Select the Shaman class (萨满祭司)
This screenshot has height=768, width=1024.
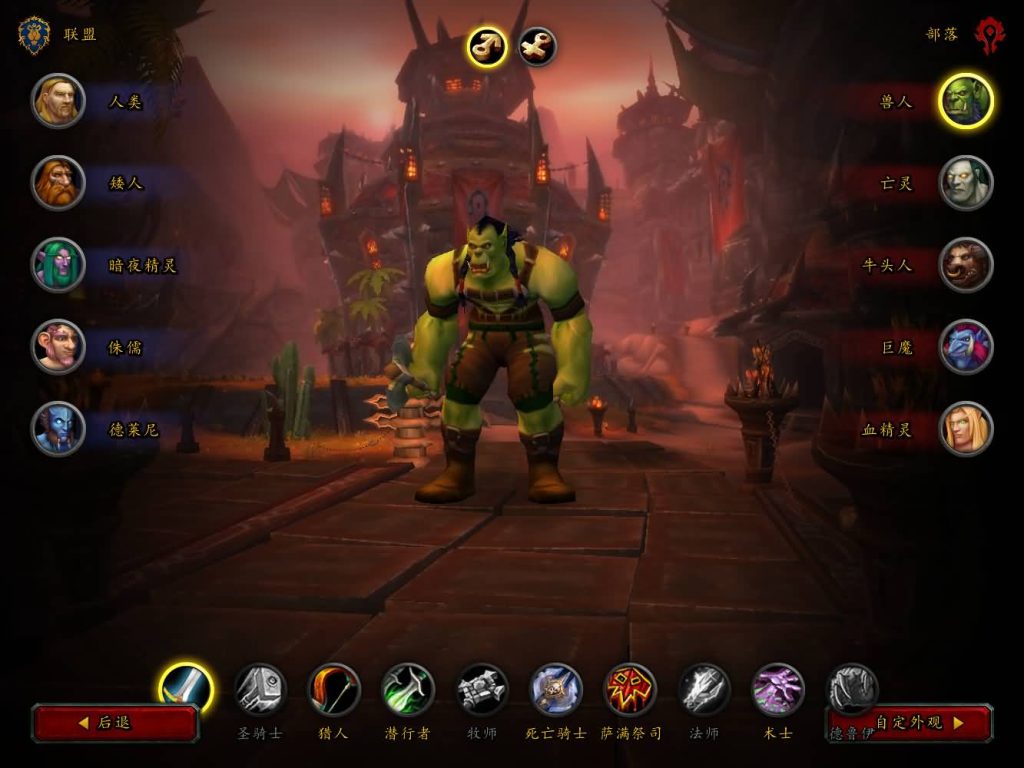[x=630, y=689]
